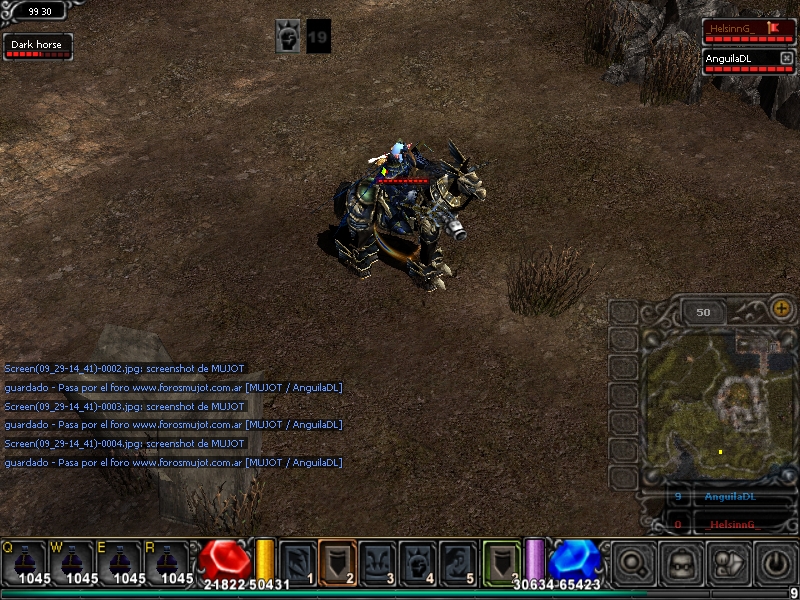Open the magnifying glass search button

[634, 563]
